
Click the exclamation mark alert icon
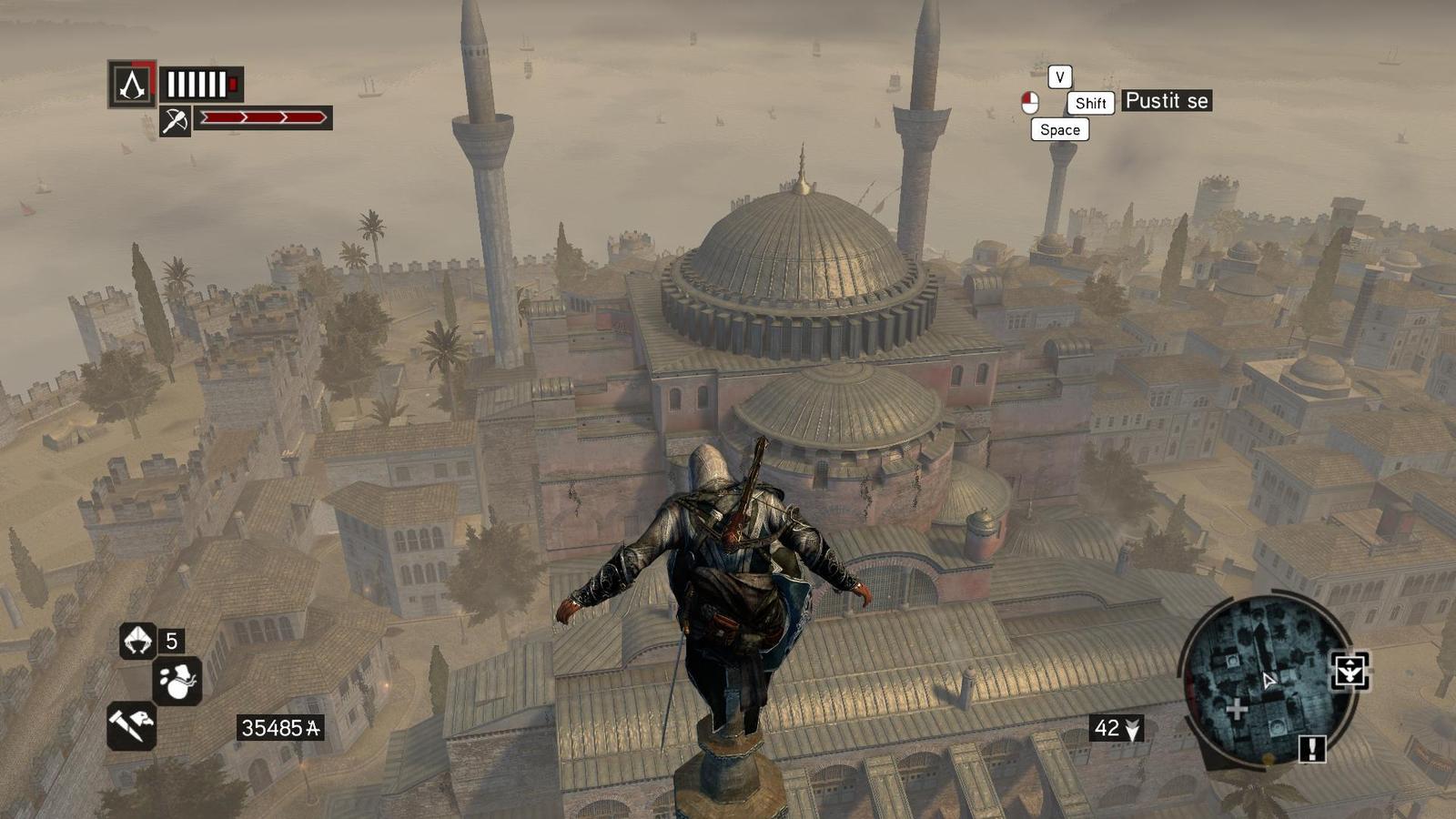[x=1311, y=749]
